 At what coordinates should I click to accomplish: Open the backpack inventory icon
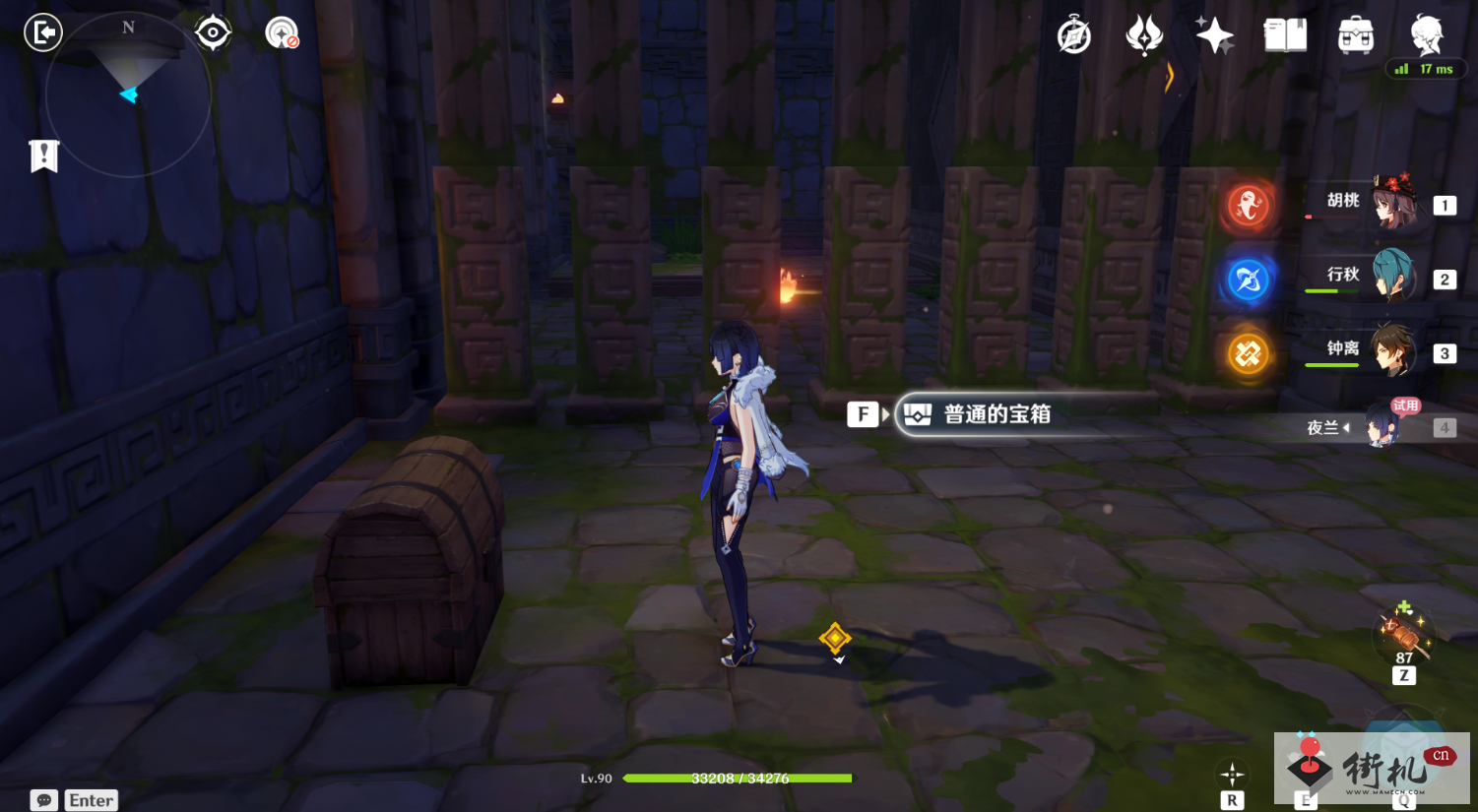click(x=1356, y=36)
